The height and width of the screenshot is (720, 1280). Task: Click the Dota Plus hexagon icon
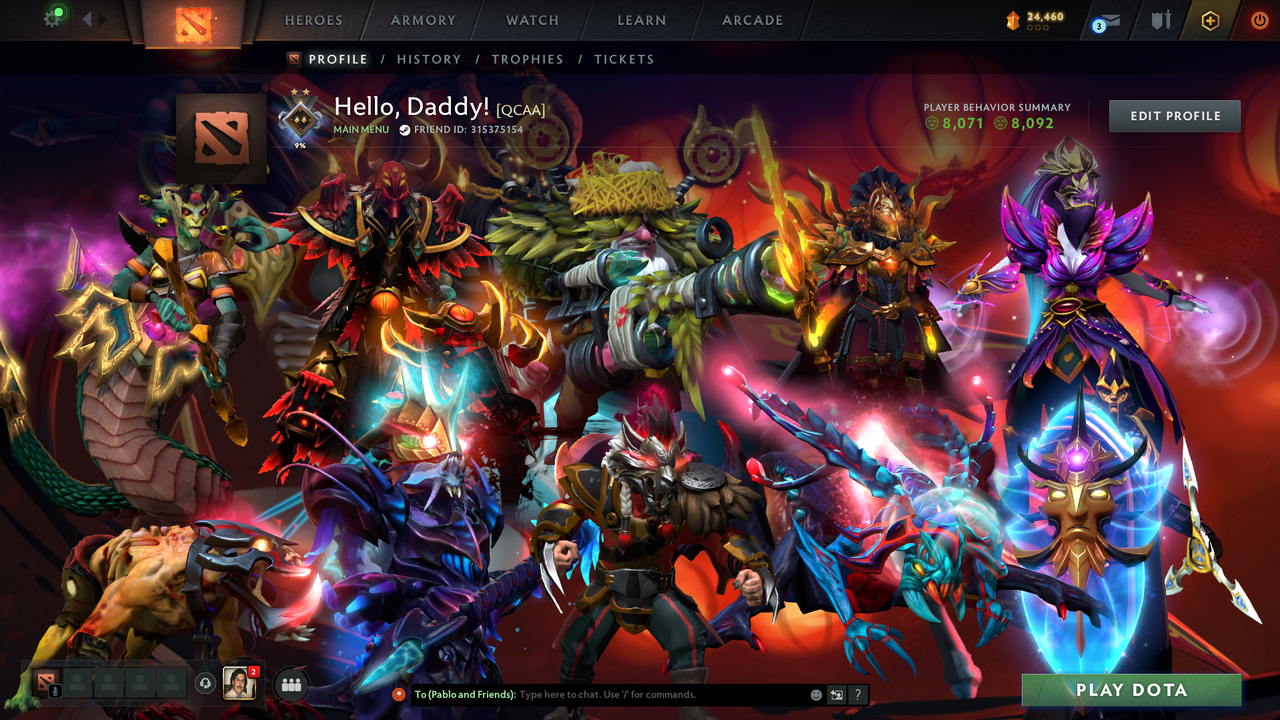pyautogui.click(x=1210, y=19)
